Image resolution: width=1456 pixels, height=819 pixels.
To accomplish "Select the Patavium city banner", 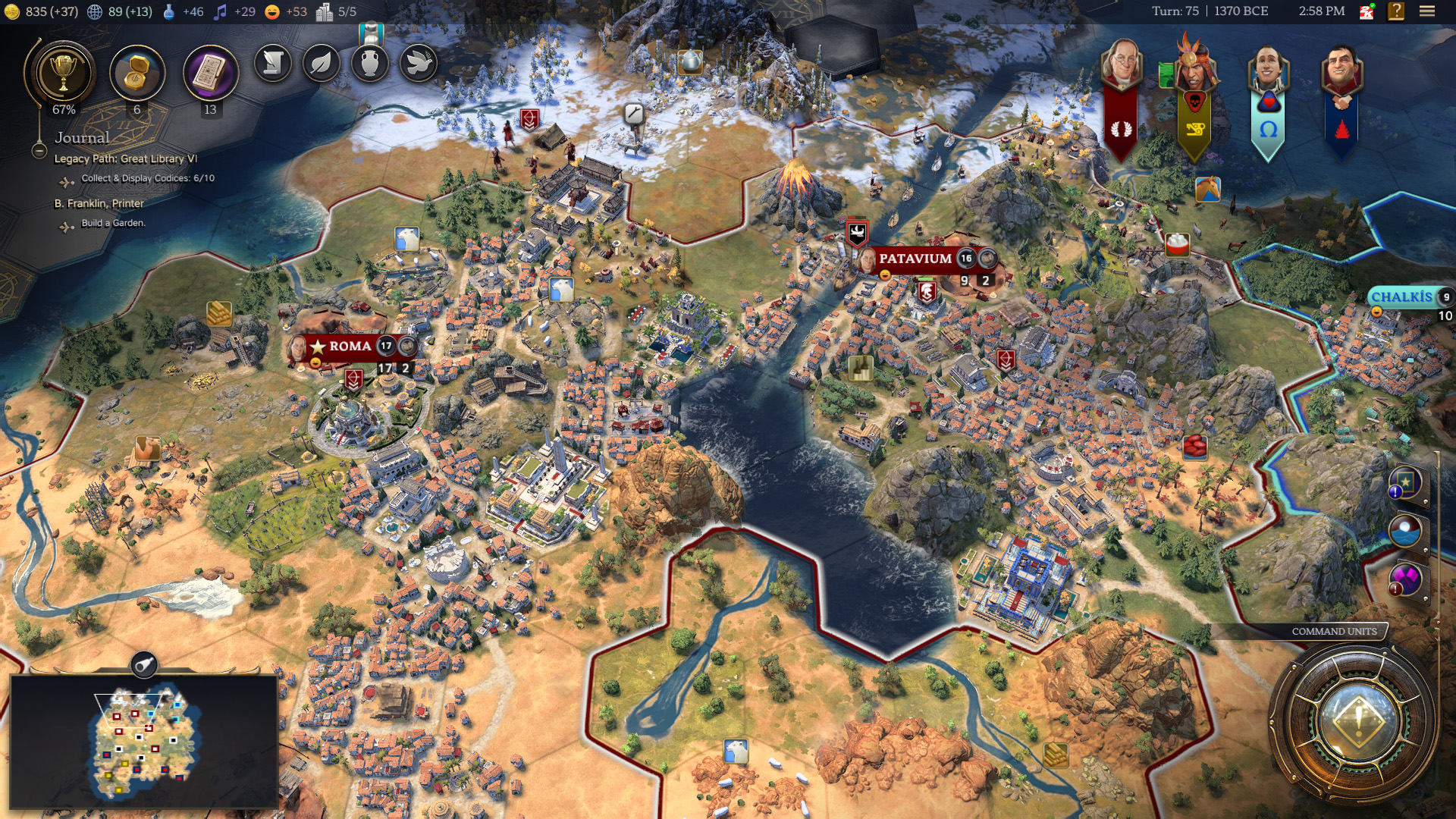I will [x=915, y=259].
